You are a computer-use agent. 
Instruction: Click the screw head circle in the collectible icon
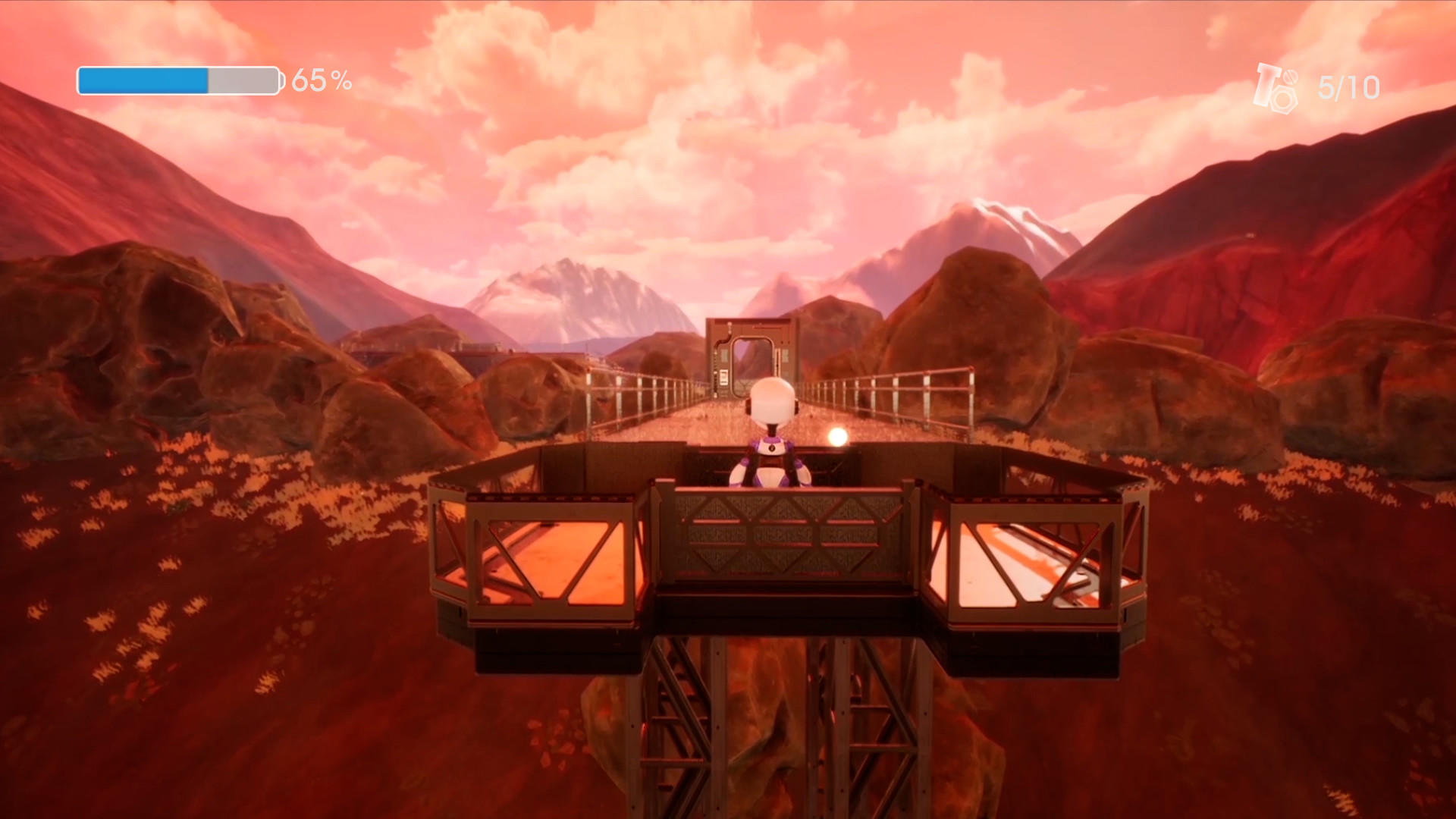(x=1291, y=77)
